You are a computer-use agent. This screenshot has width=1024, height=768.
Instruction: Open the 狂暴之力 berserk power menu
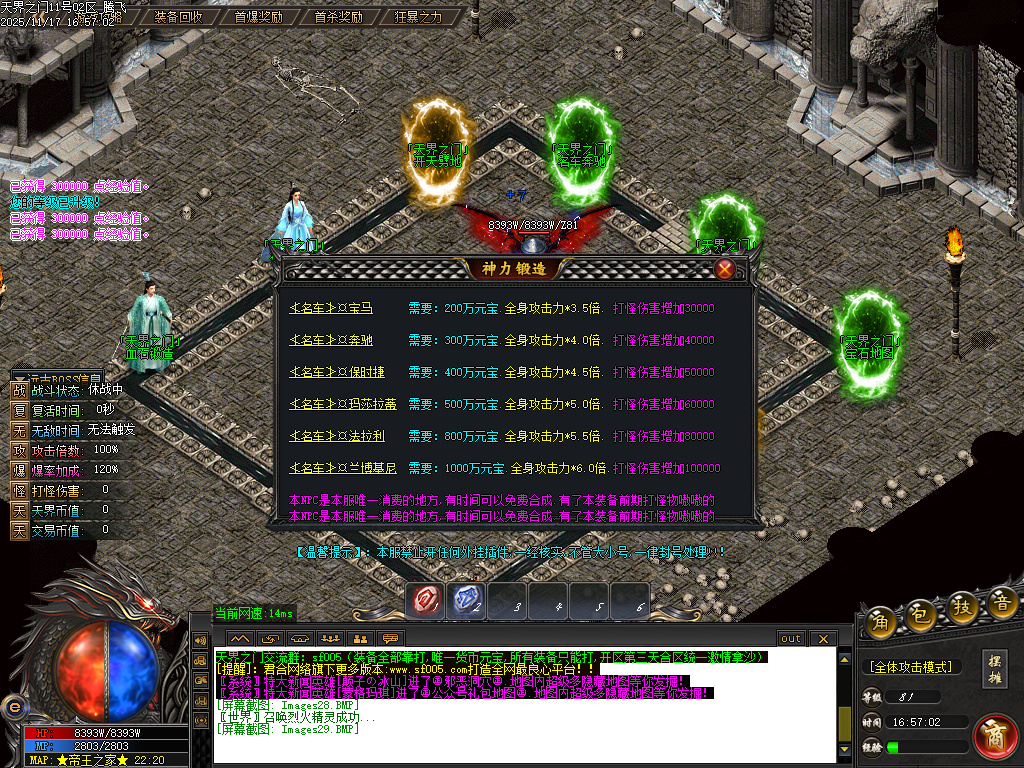pyautogui.click(x=418, y=17)
